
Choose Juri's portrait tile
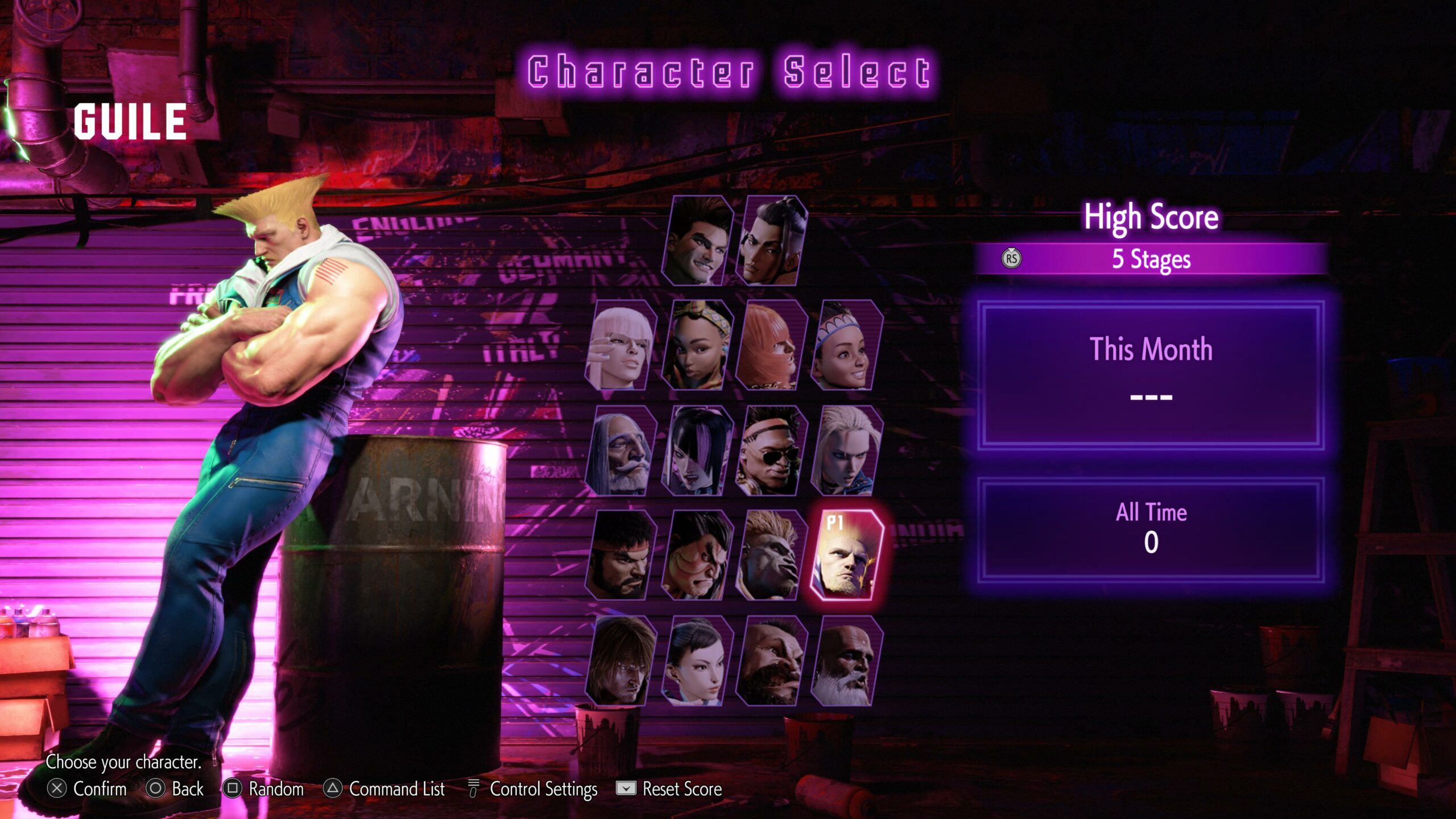click(x=697, y=450)
